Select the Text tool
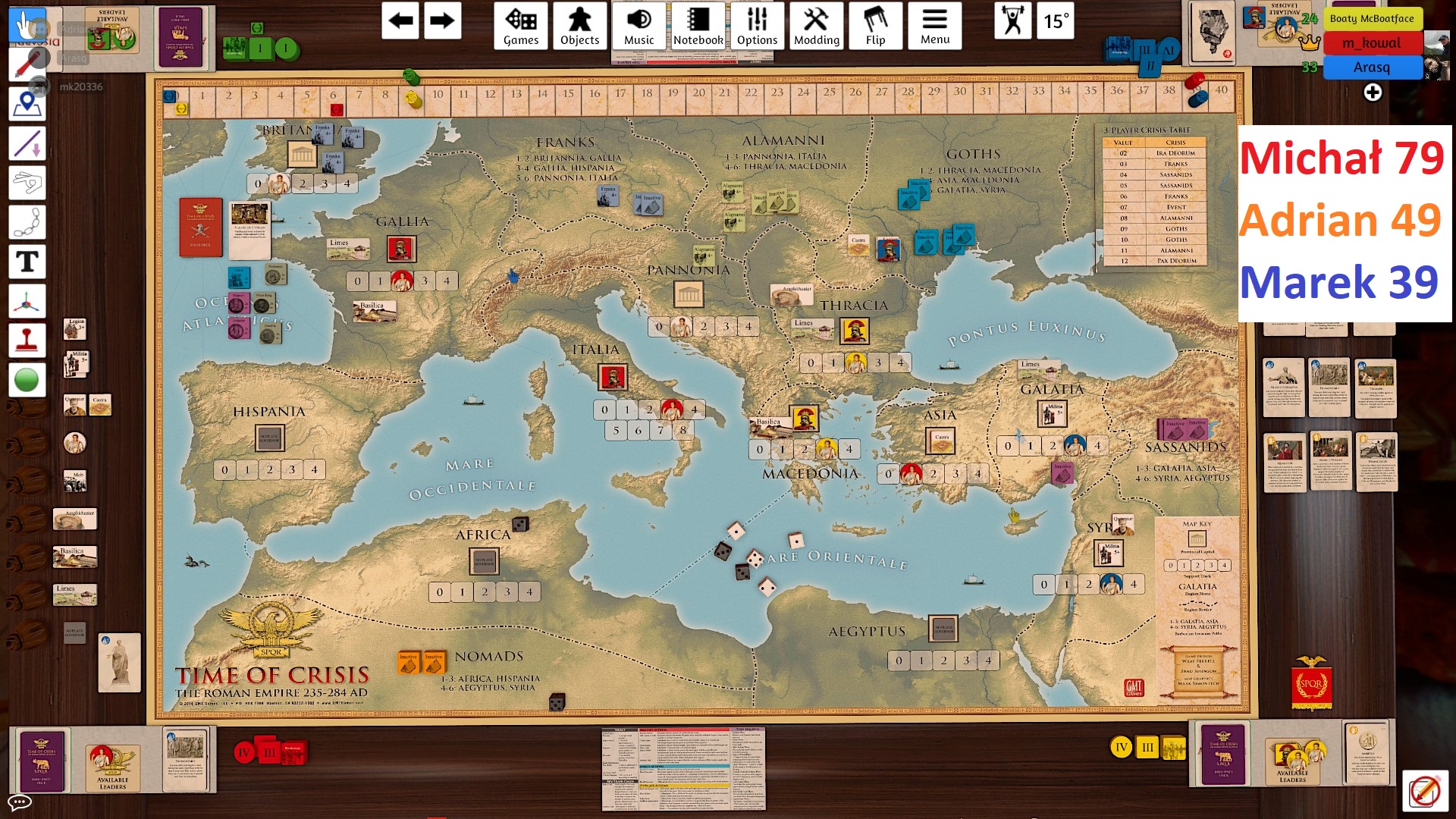Image resolution: width=1456 pixels, height=819 pixels. pos(27,262)
